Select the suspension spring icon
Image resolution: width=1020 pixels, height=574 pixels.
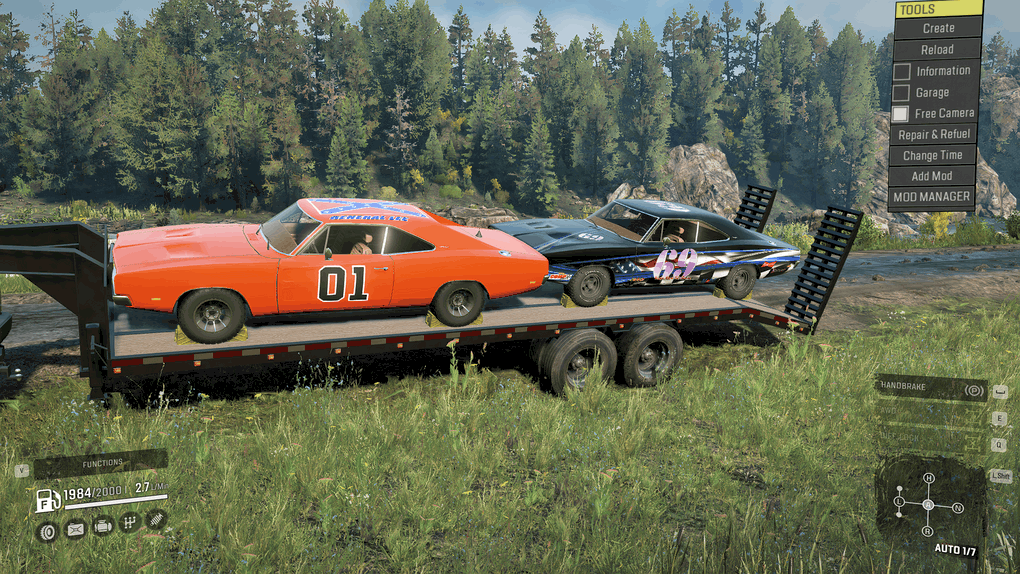point(156,519)
